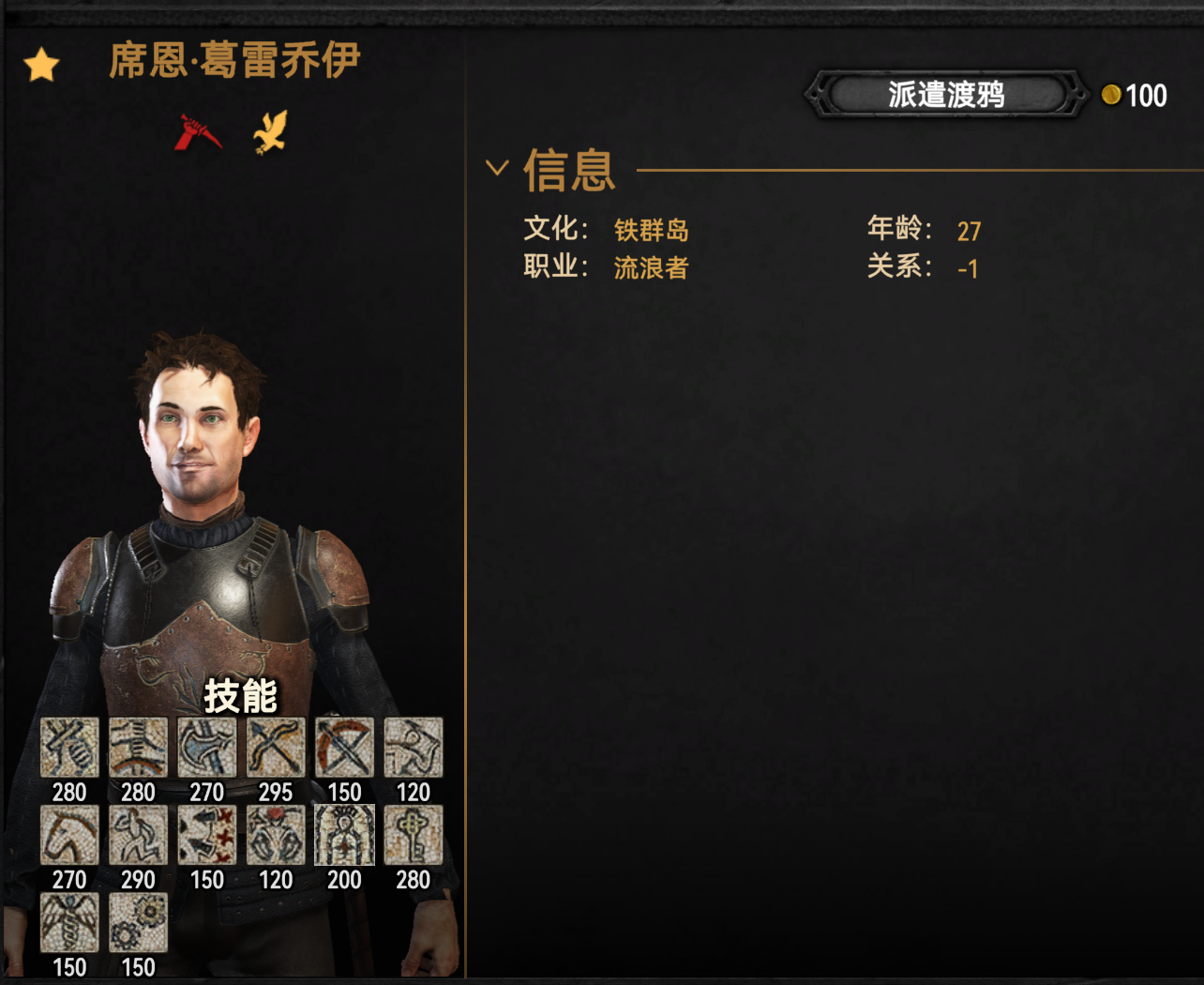Click the horse head riding skill icon
The height and width of the screenshot is (985, 1204).
coord(69,835)
